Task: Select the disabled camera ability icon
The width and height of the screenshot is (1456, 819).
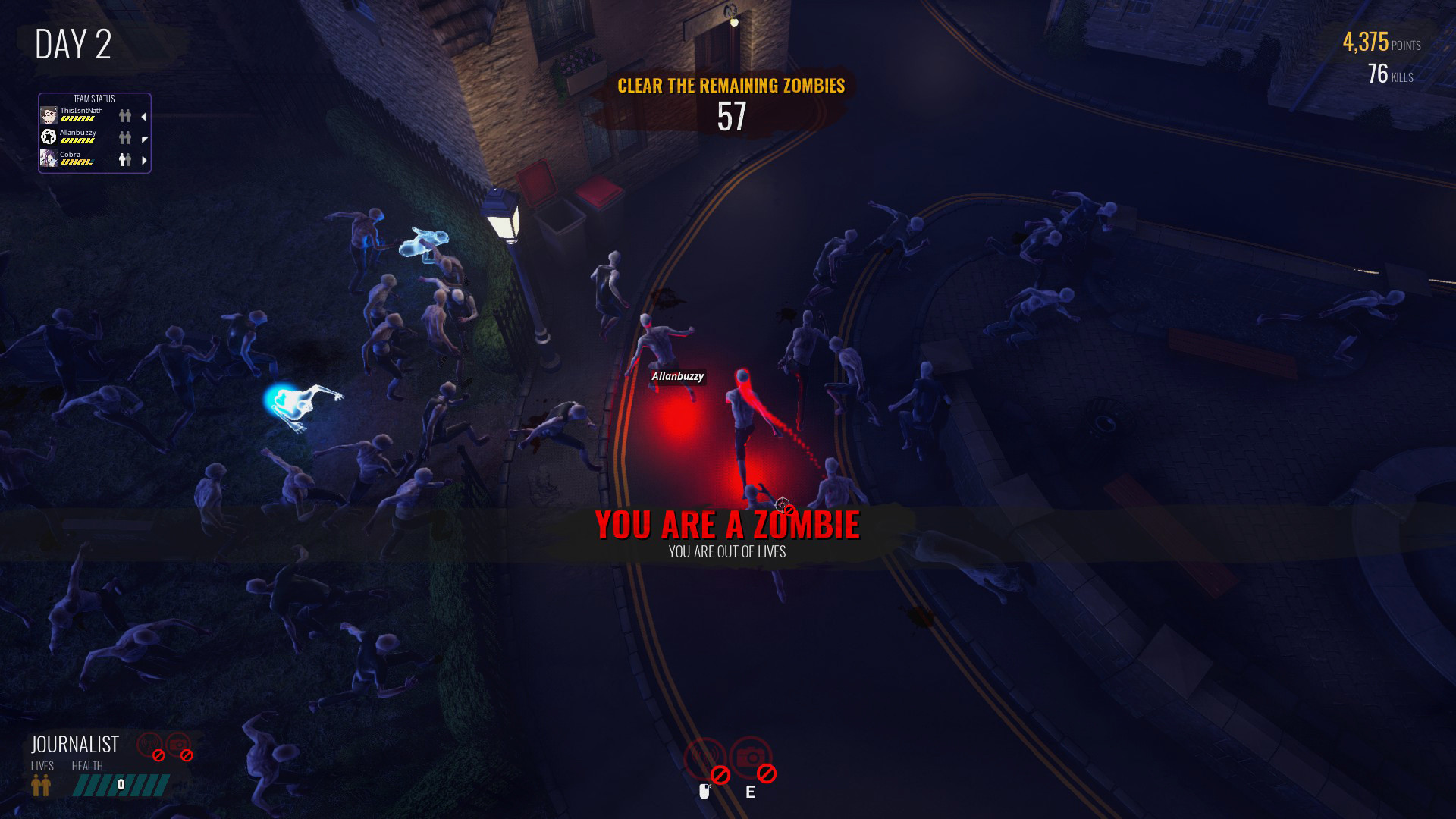Action: [x=751, y=756]
